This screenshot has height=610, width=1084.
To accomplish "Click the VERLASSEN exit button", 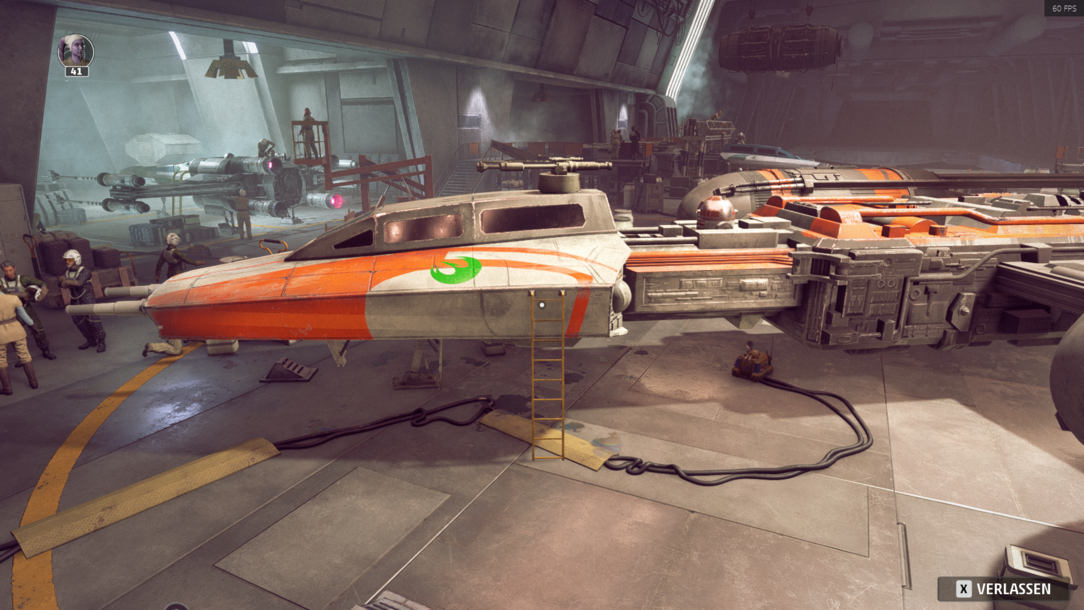I will point(1003,589).
